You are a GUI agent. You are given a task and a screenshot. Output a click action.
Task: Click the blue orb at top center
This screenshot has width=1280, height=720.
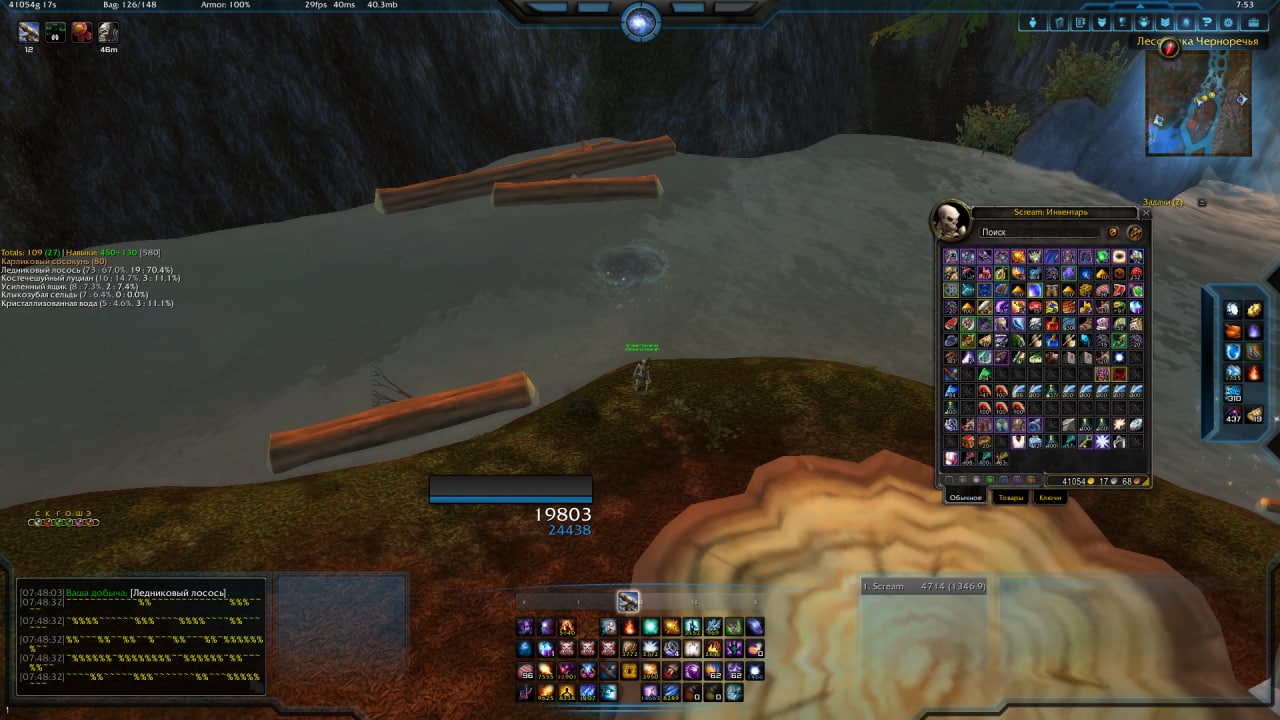[640, 22]
